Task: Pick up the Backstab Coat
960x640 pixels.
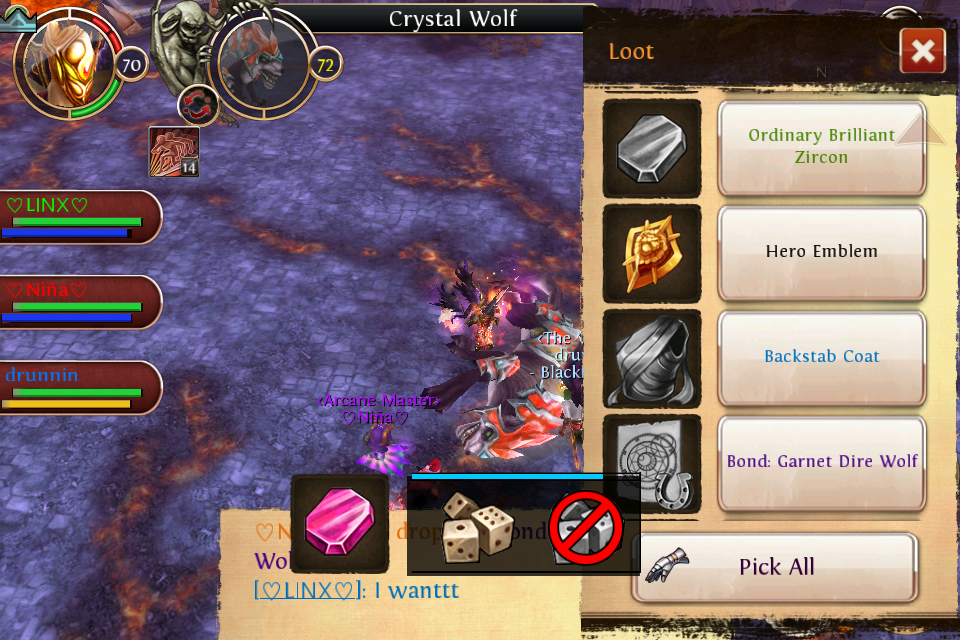Action: click(821, 357)
